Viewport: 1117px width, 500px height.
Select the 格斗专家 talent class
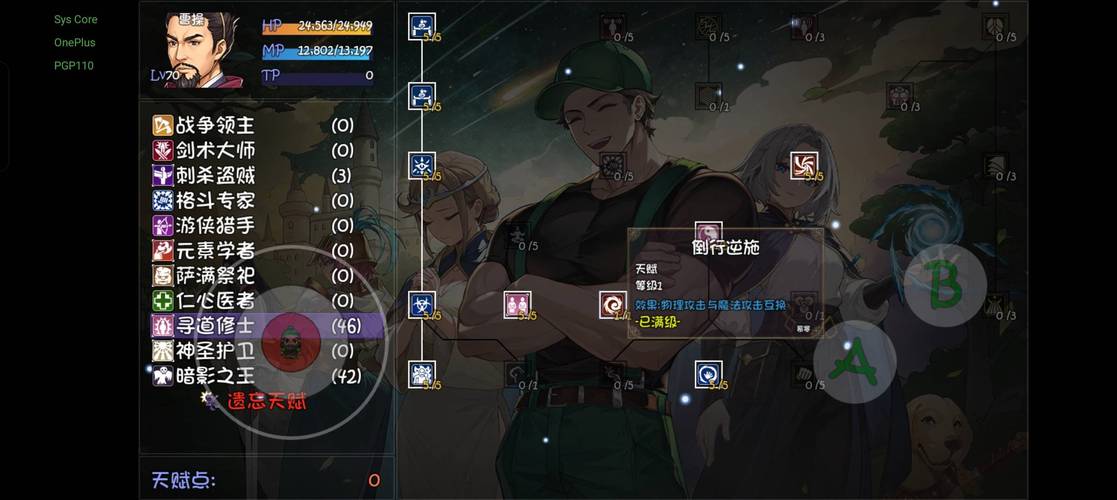pyautogui.click(x=215, y=201)
